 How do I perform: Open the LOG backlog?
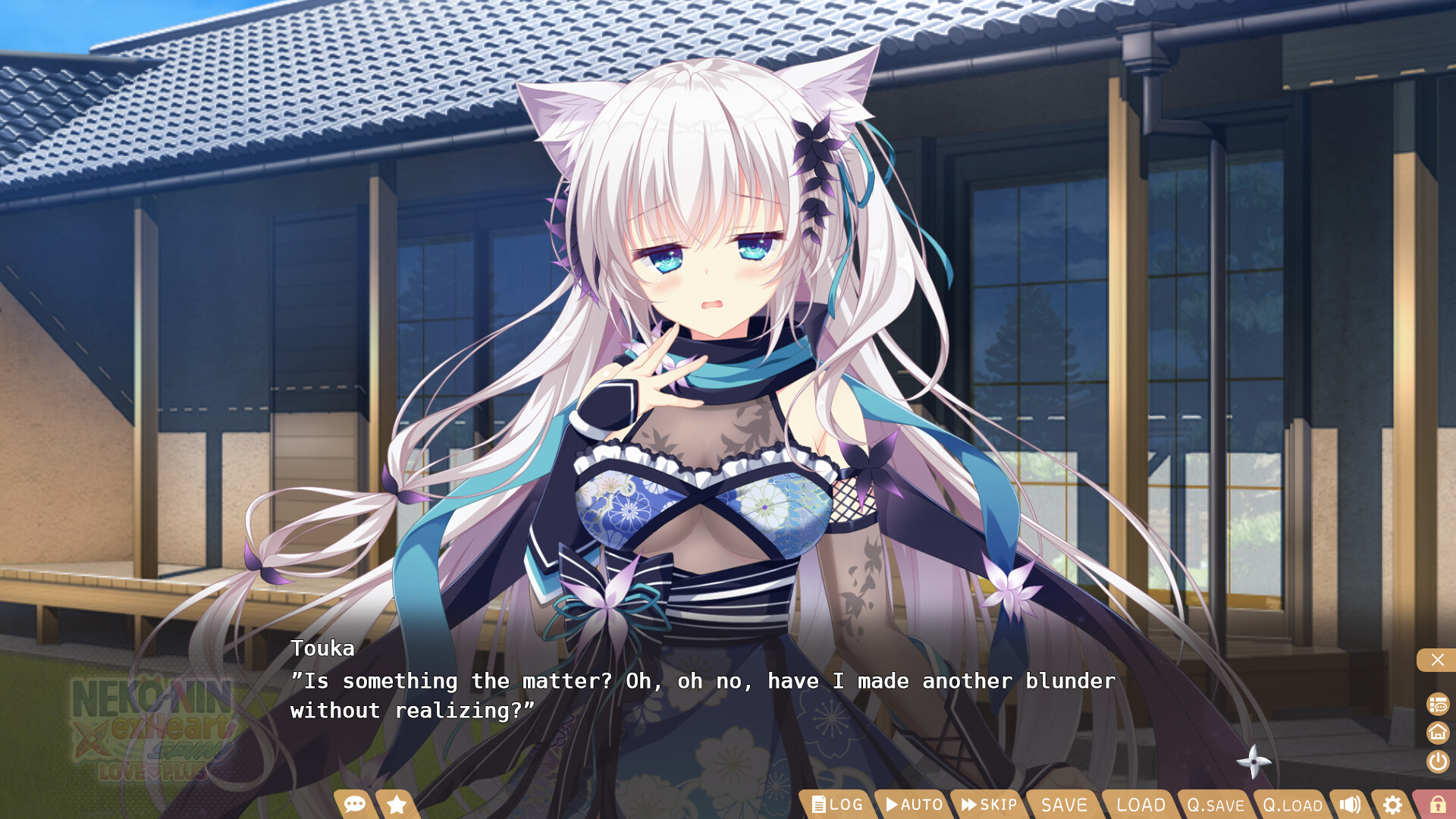[838, 805]
